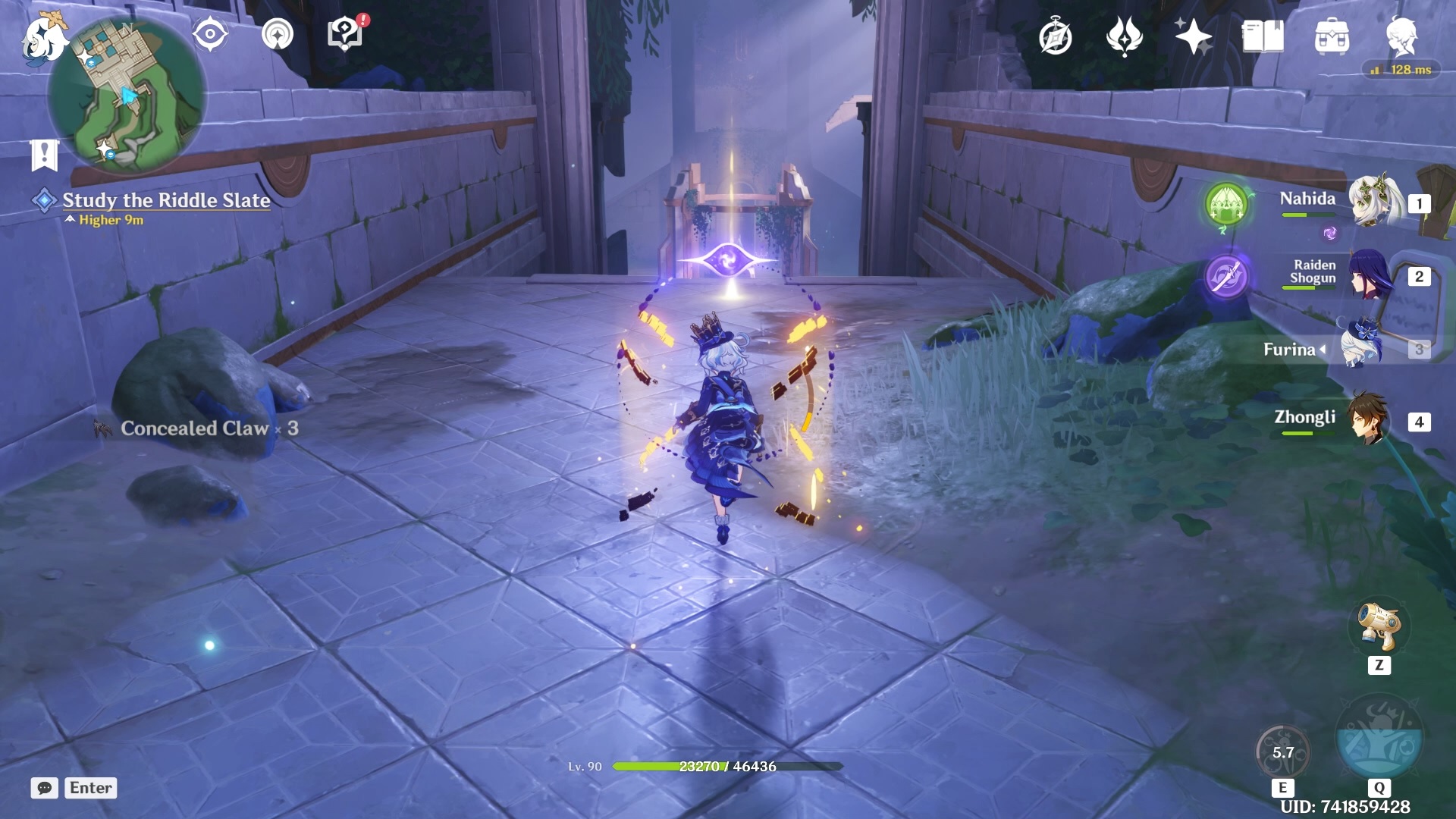1456x819 pixels.
Task: Use the golden gadget item
Action: [x=1379, y=626]
